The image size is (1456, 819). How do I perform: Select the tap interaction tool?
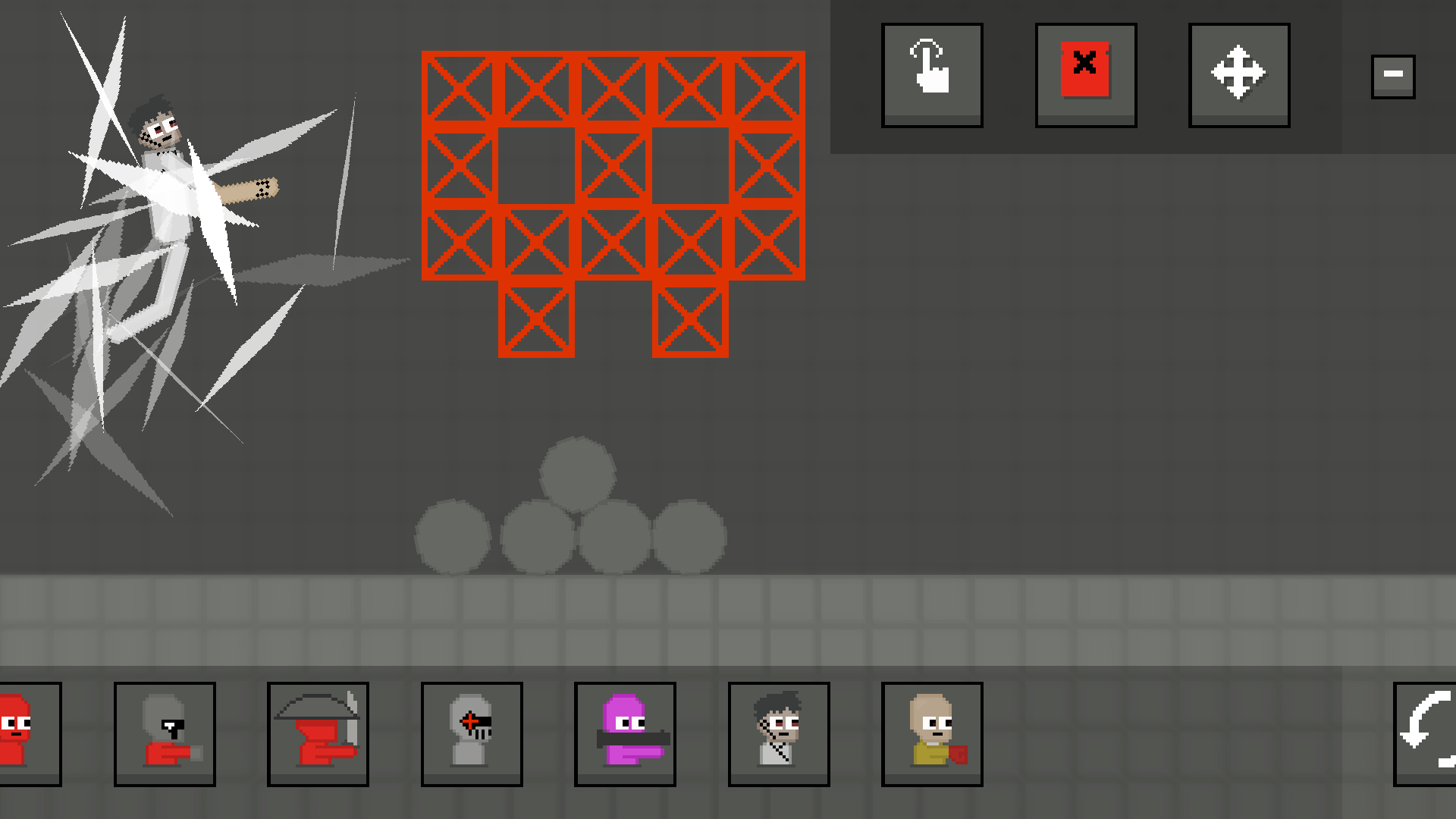[932, 74]
